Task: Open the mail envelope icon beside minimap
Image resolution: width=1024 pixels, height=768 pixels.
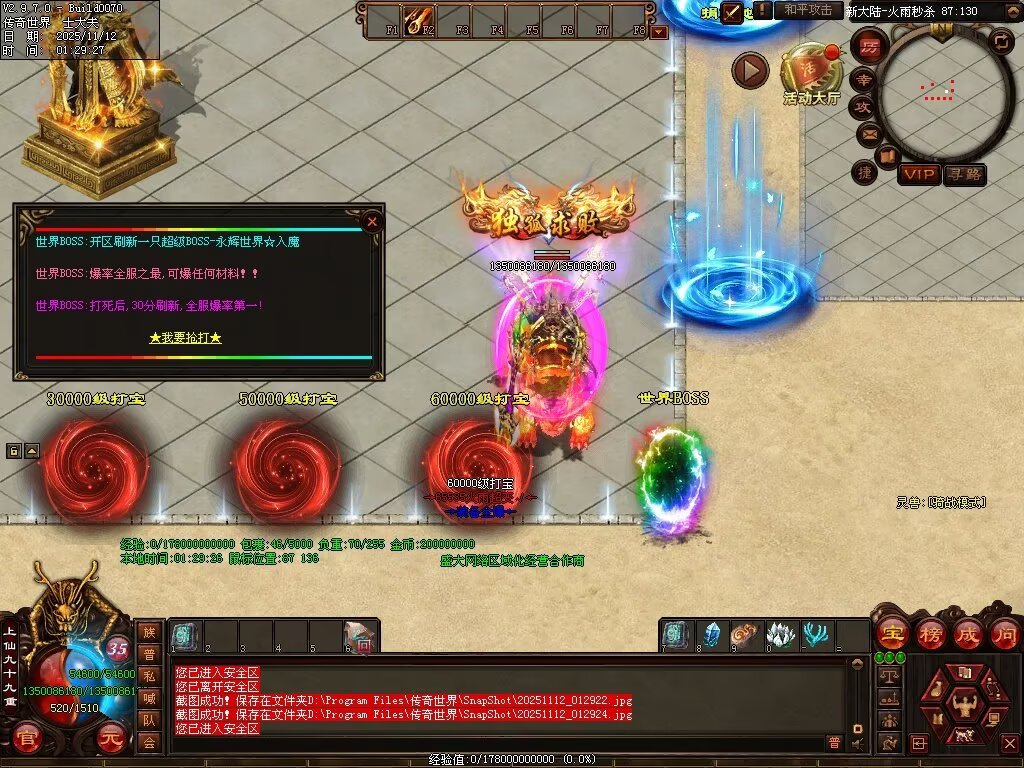Action: pyautogui.click(x=868, y=132)
